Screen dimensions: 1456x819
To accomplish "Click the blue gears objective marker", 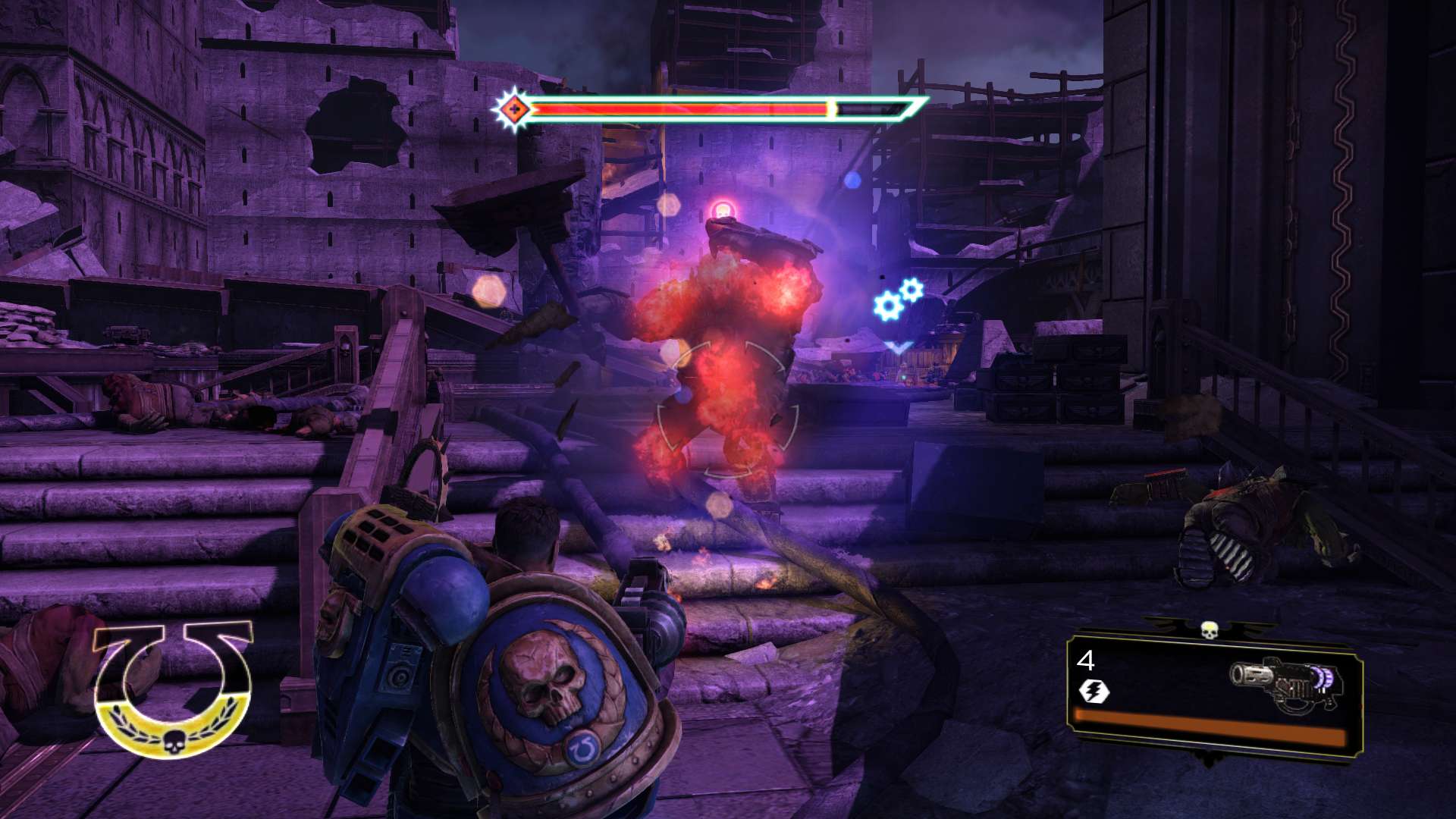I will pos(897,300).
